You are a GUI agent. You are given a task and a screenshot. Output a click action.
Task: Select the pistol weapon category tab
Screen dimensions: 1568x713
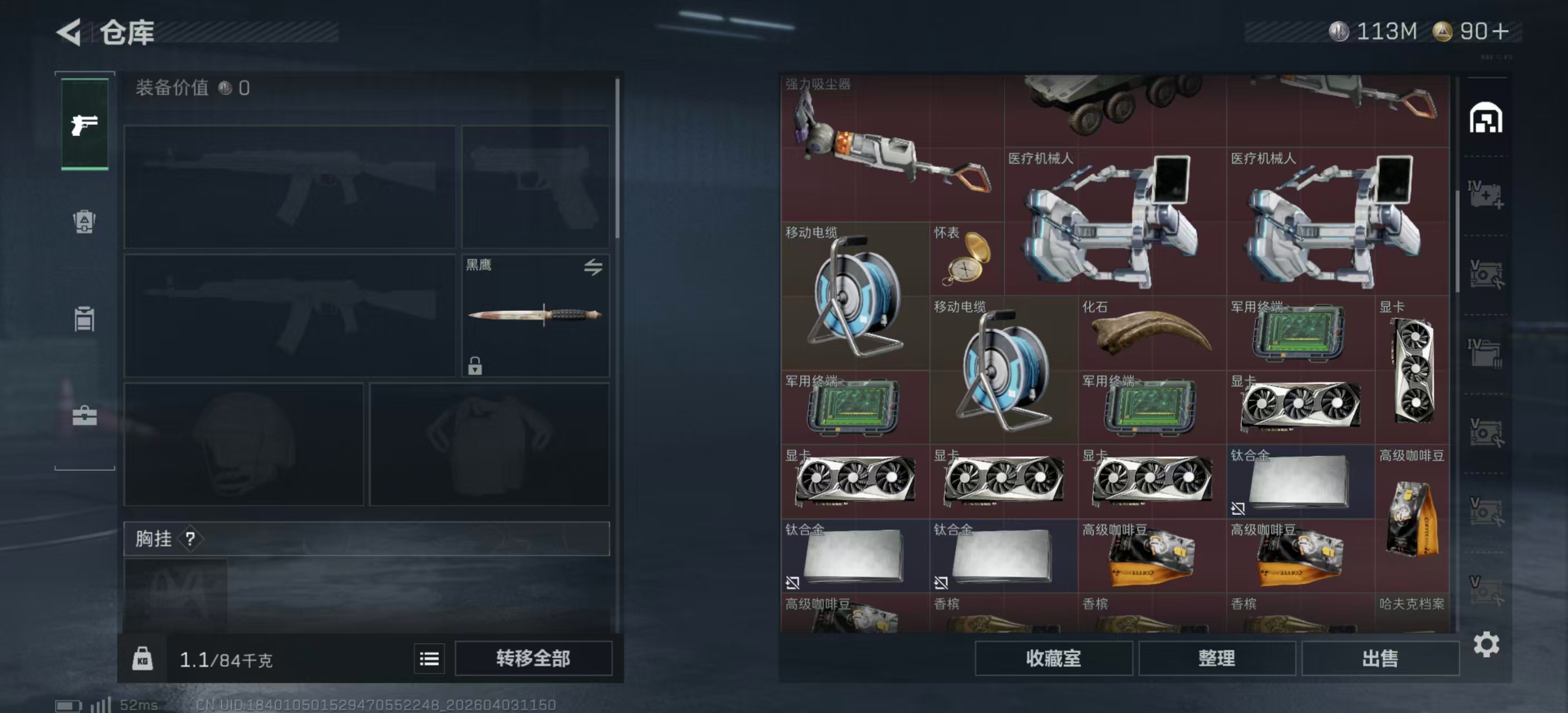click(84, 125)
